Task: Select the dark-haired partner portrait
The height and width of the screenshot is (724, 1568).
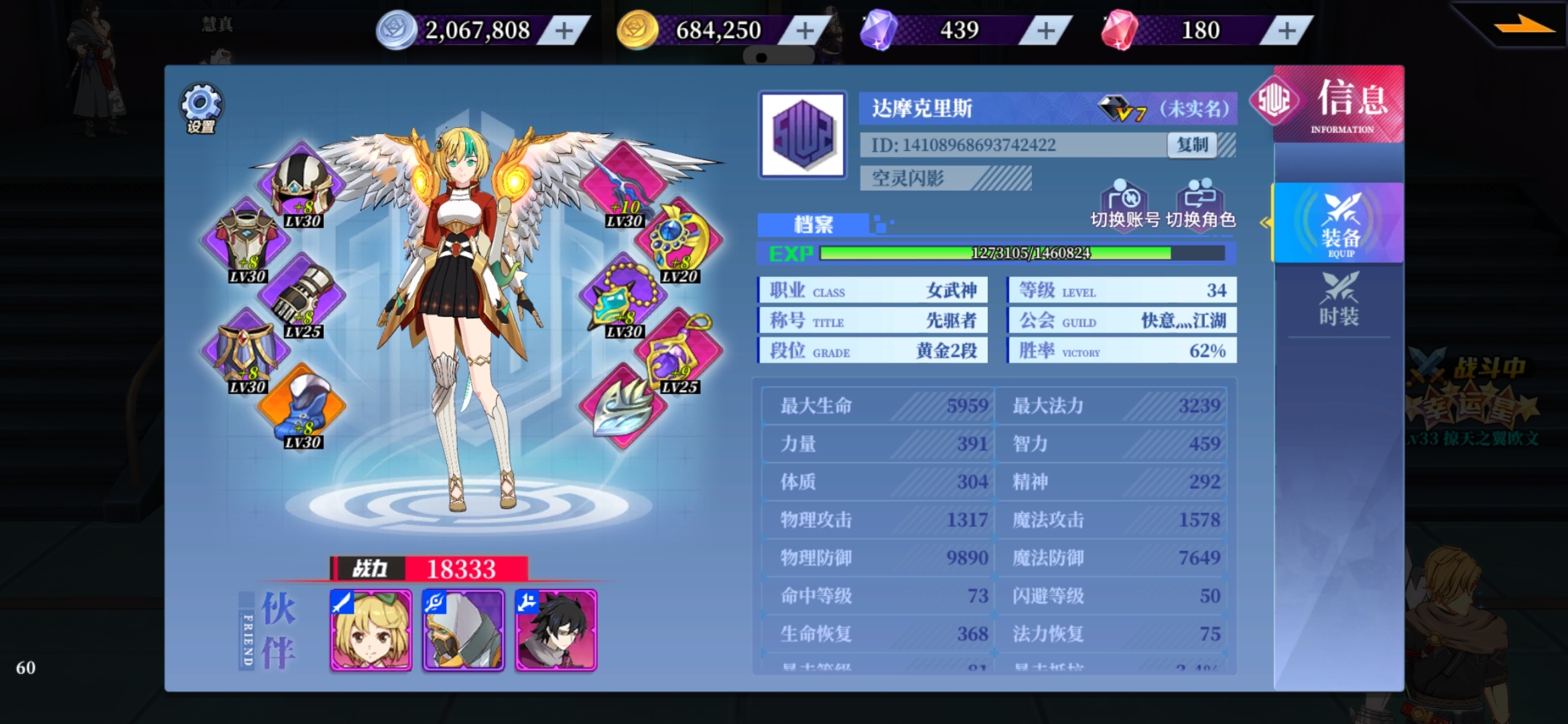Action: (x=556, y=630)
